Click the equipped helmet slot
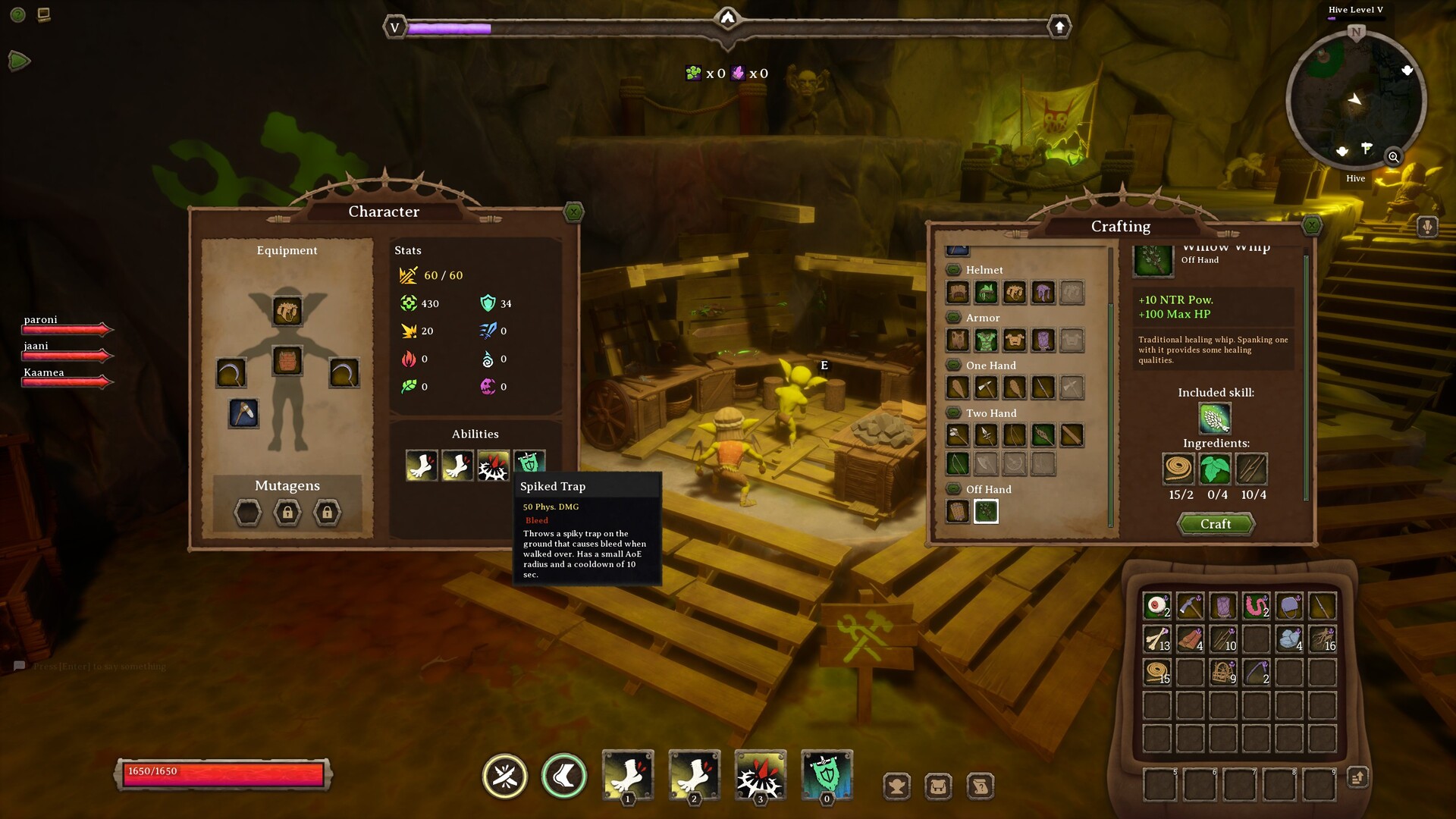1456x819 pixels. click(x=287, y=311)
